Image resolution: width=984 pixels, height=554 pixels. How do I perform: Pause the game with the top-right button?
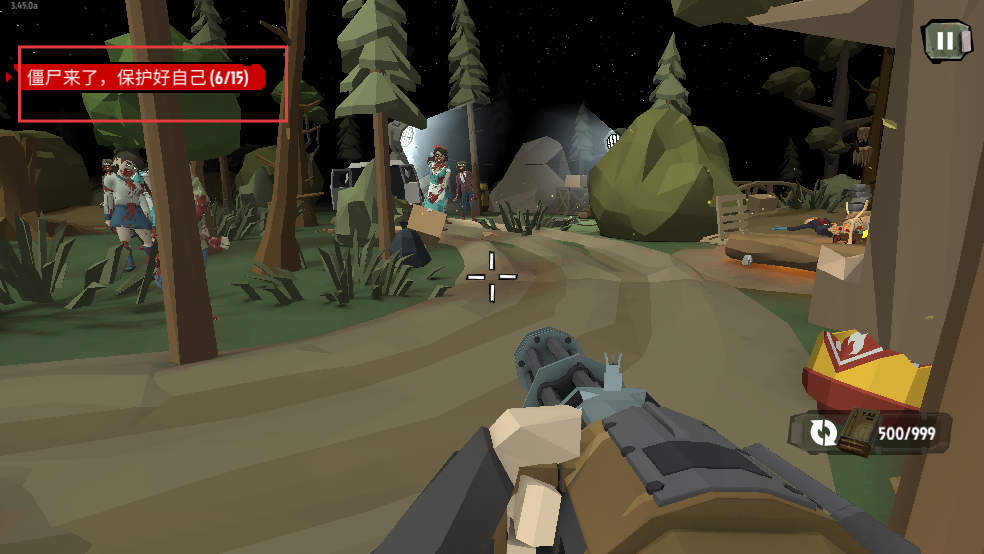(944, 41)
